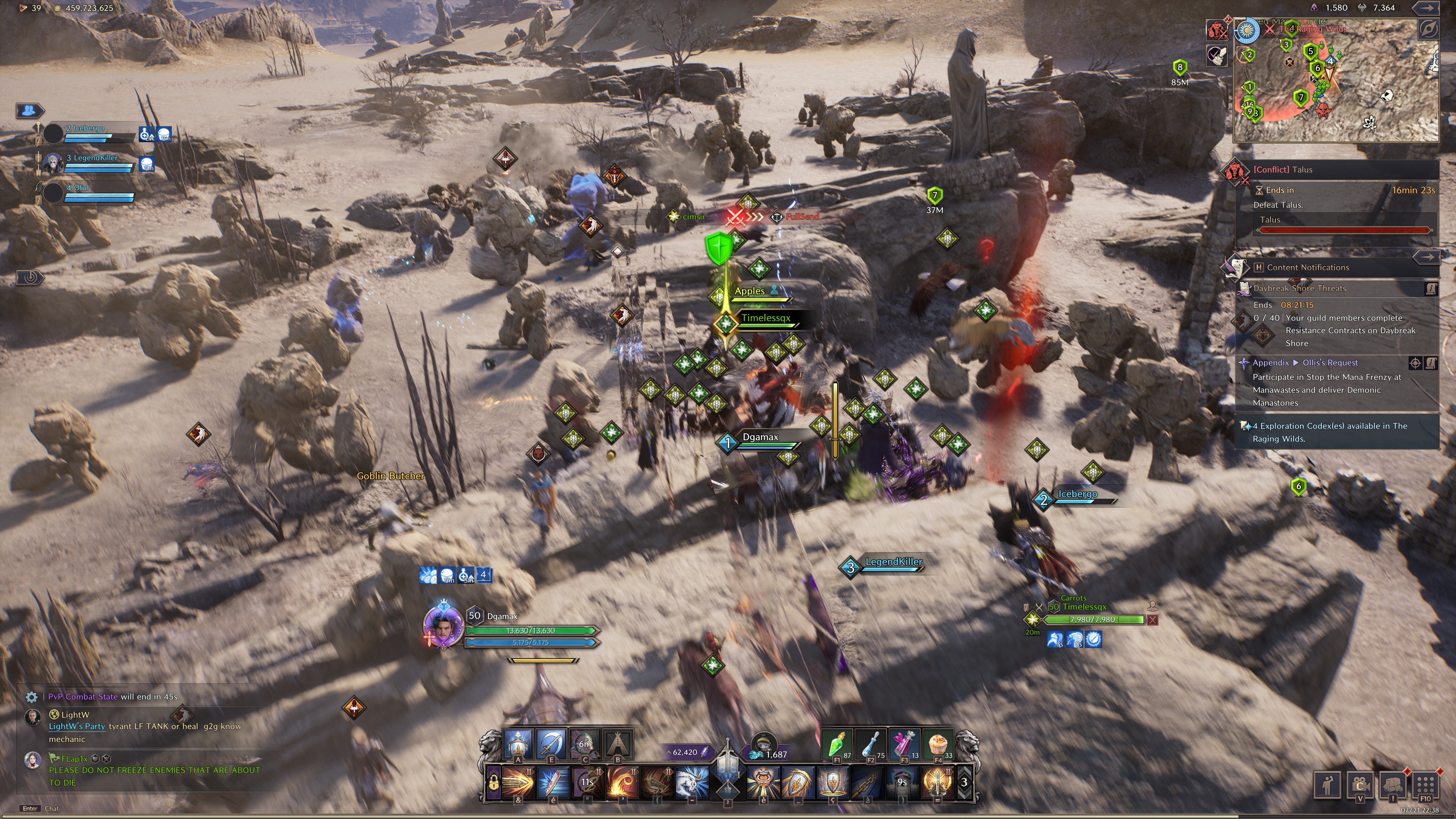Open the emote figure button
Image resolution: width=1456 pixels, height=819 pixels.
click(1327, 784)
